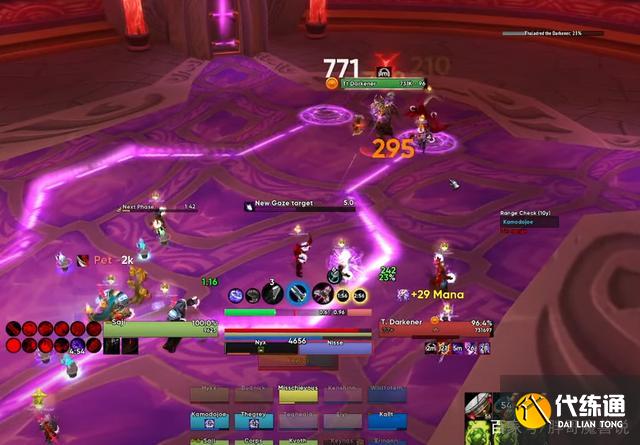640x445 pixels.
Task: Choose Theorey's raid frame
Action: (254, 421)
